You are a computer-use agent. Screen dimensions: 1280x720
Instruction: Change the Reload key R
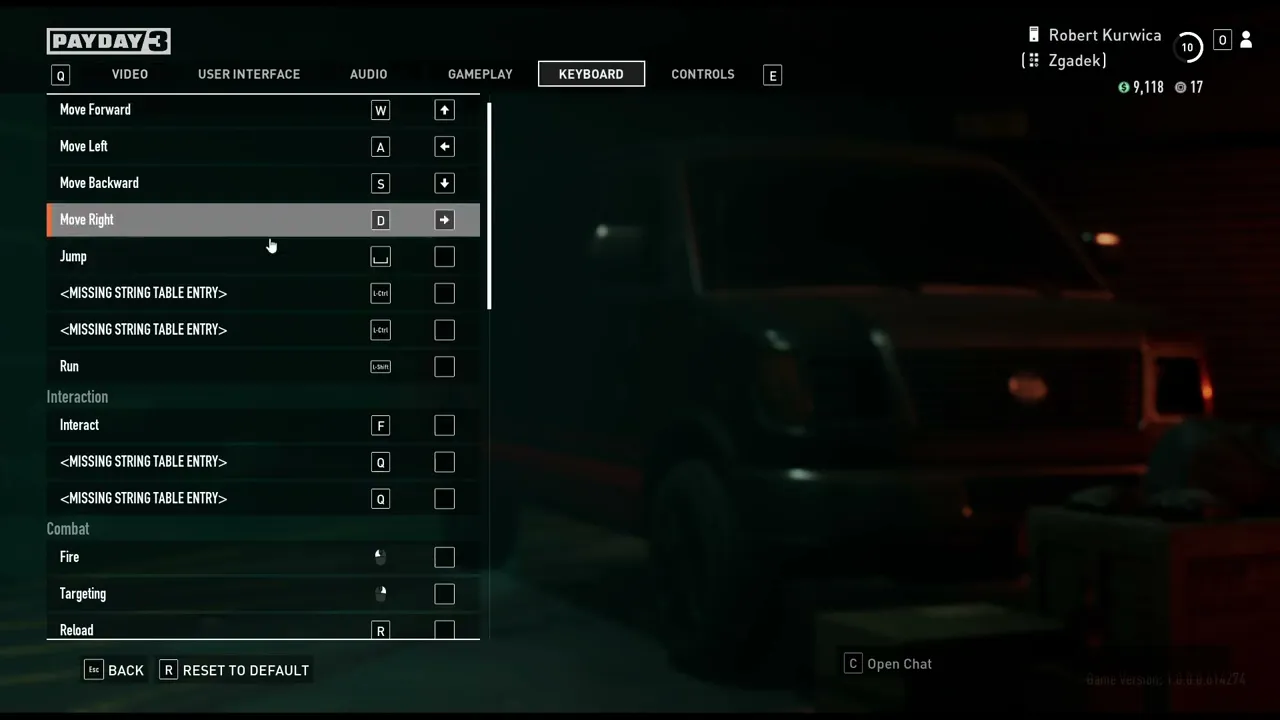(x=380, y=630)
